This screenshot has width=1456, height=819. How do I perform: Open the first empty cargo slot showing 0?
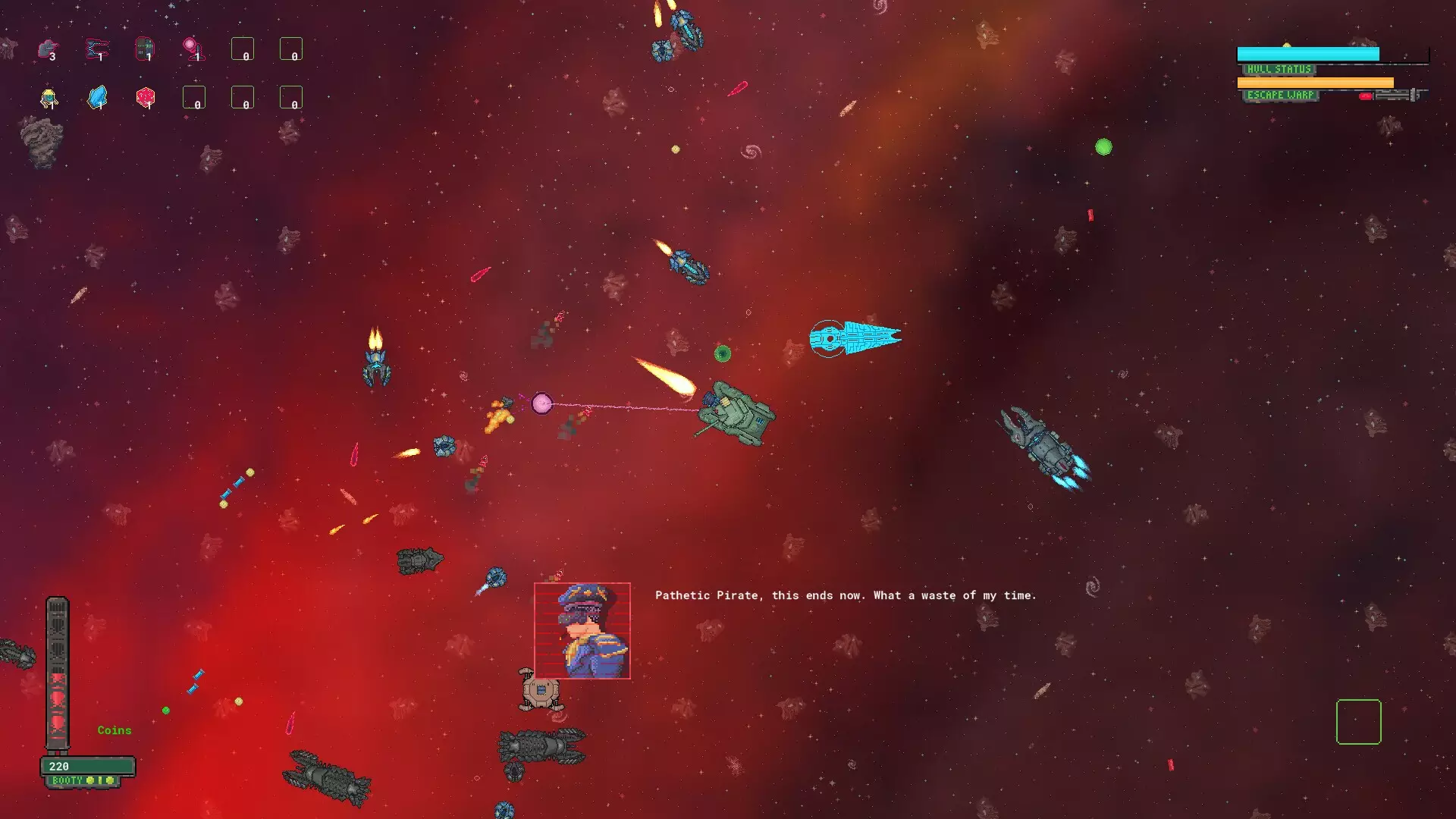pyautogui.click(x=243, y=49)
